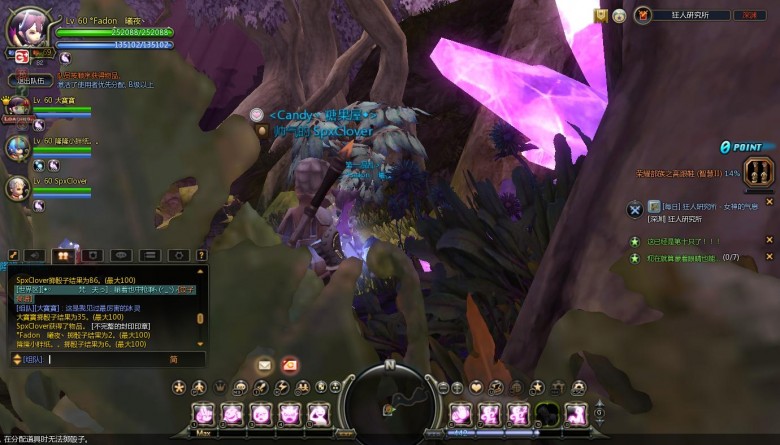Use the fifth skill slot in left hotbar

coord(319,413)
